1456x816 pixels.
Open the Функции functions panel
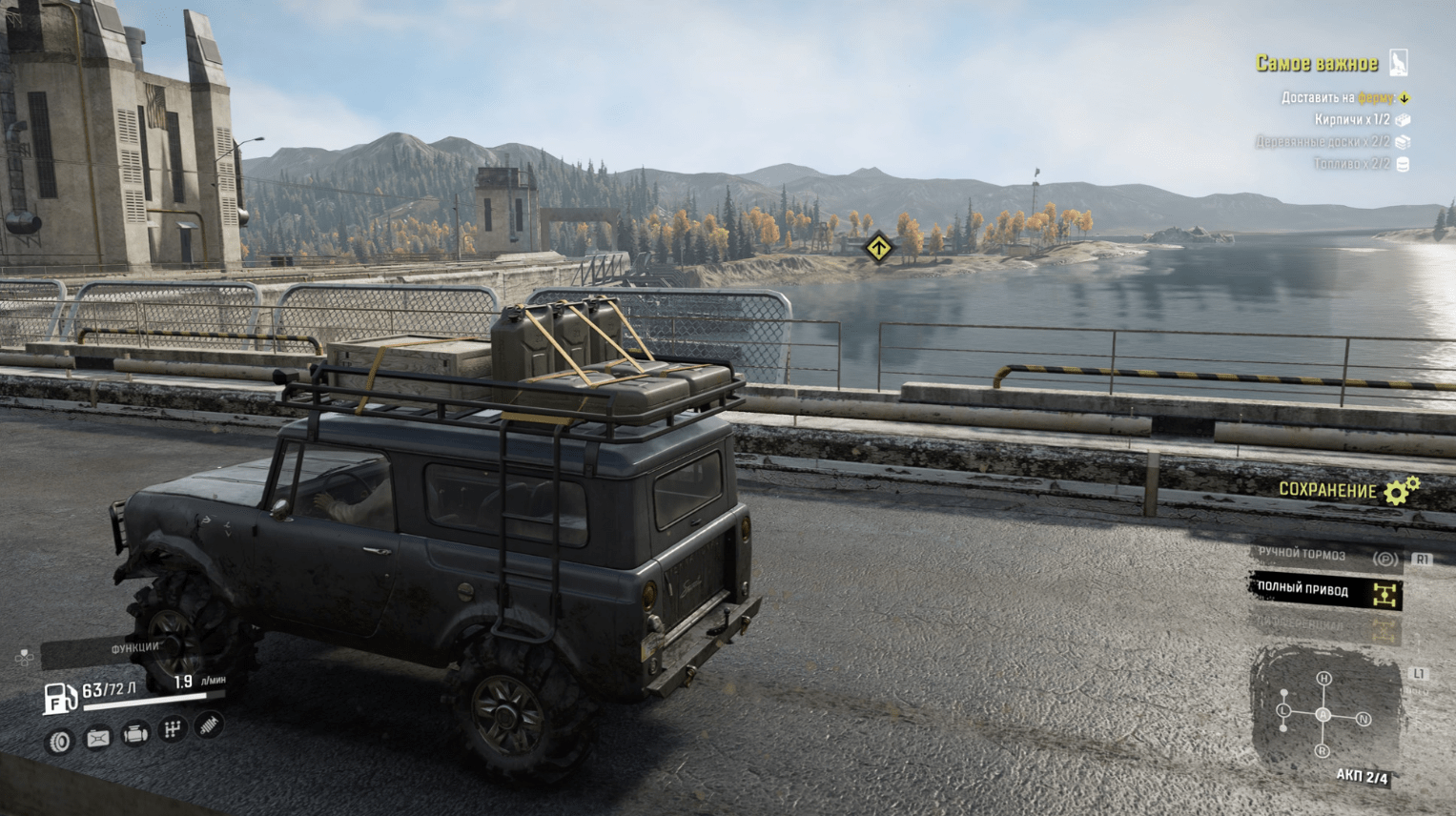click(133, 648)
